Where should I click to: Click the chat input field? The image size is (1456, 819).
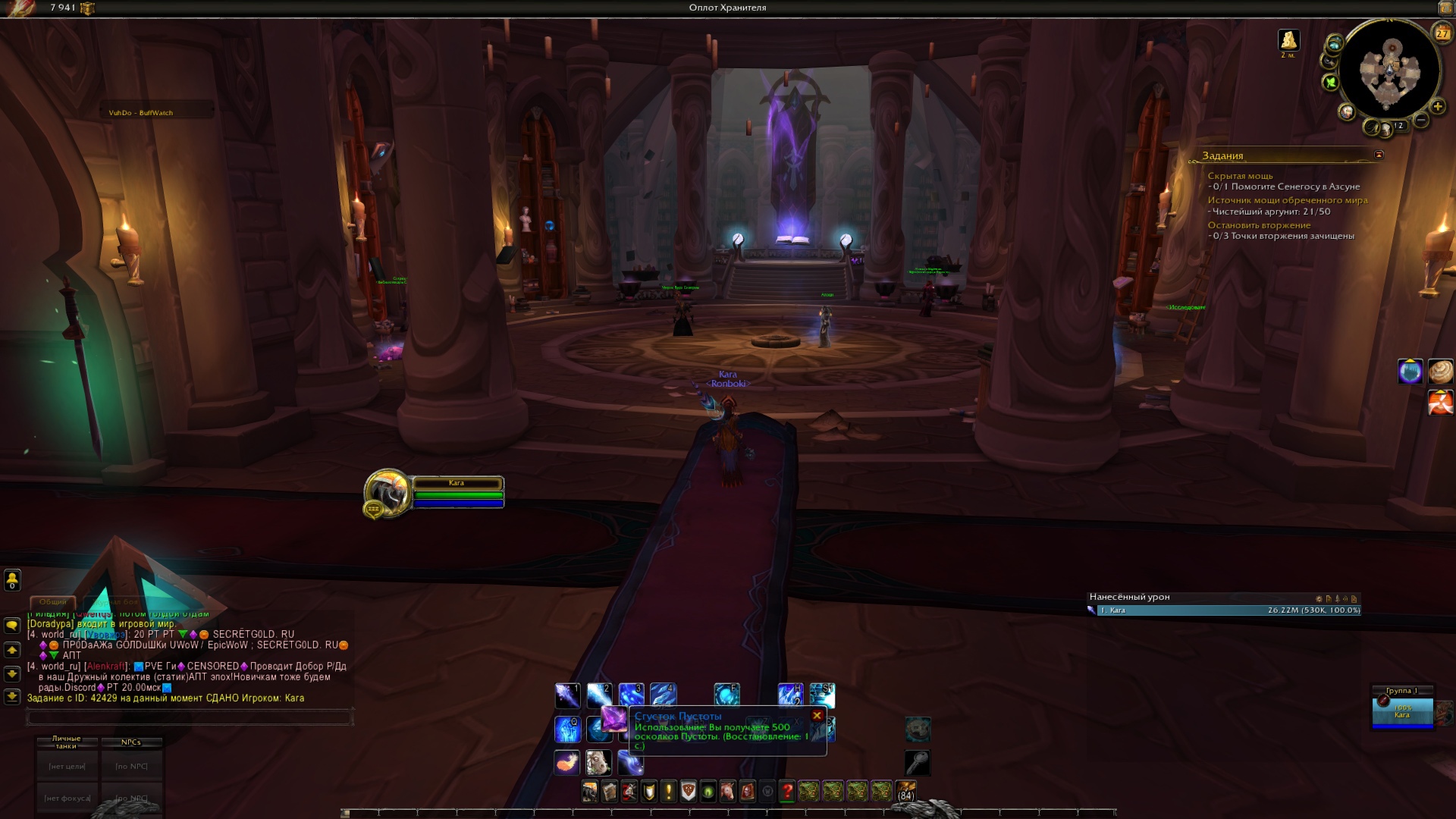coord(190,717)
